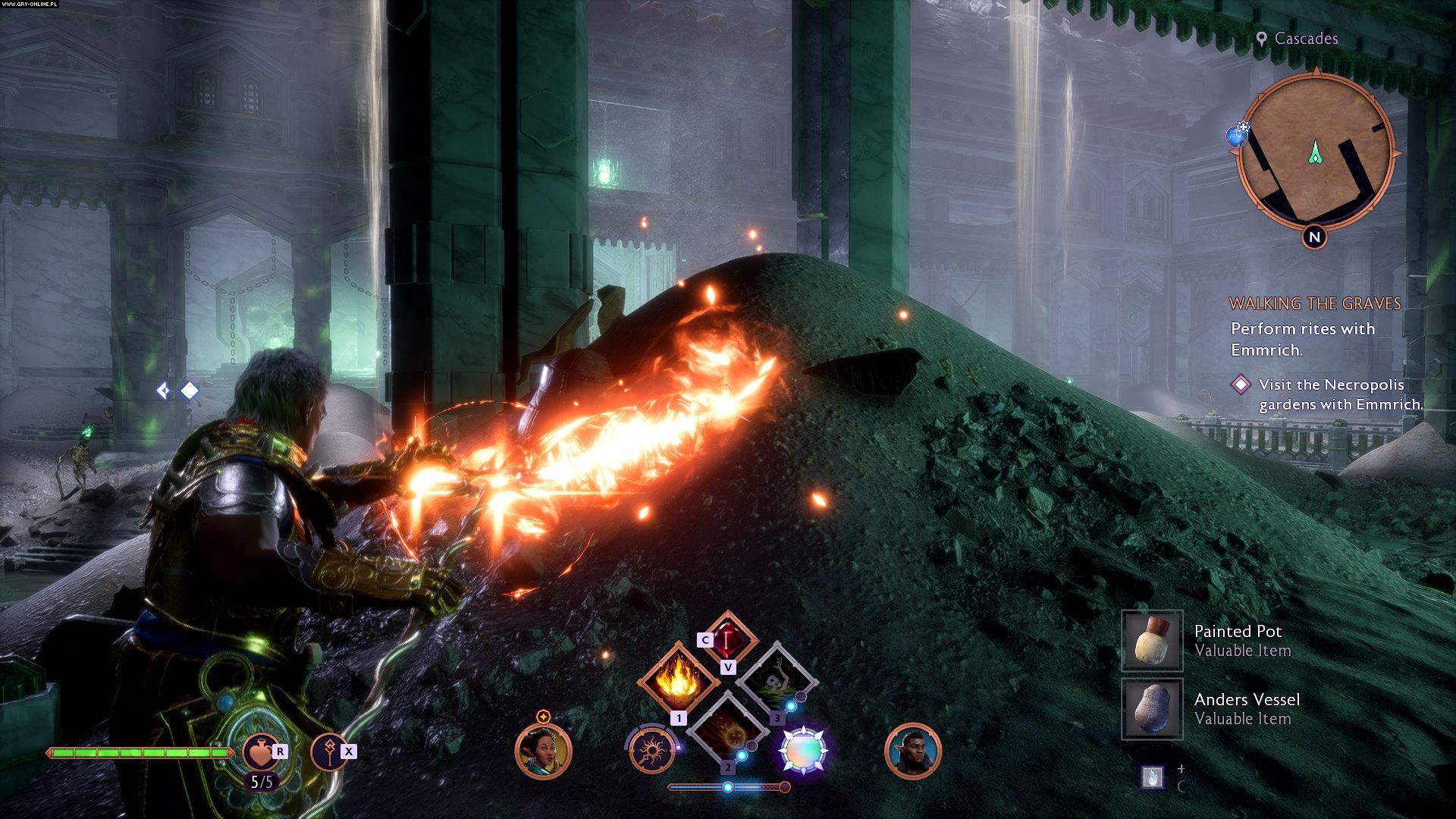This screenshot has height=819, width=1456.
Task: Click the Cascades location label
Action: coord(1305,39)
